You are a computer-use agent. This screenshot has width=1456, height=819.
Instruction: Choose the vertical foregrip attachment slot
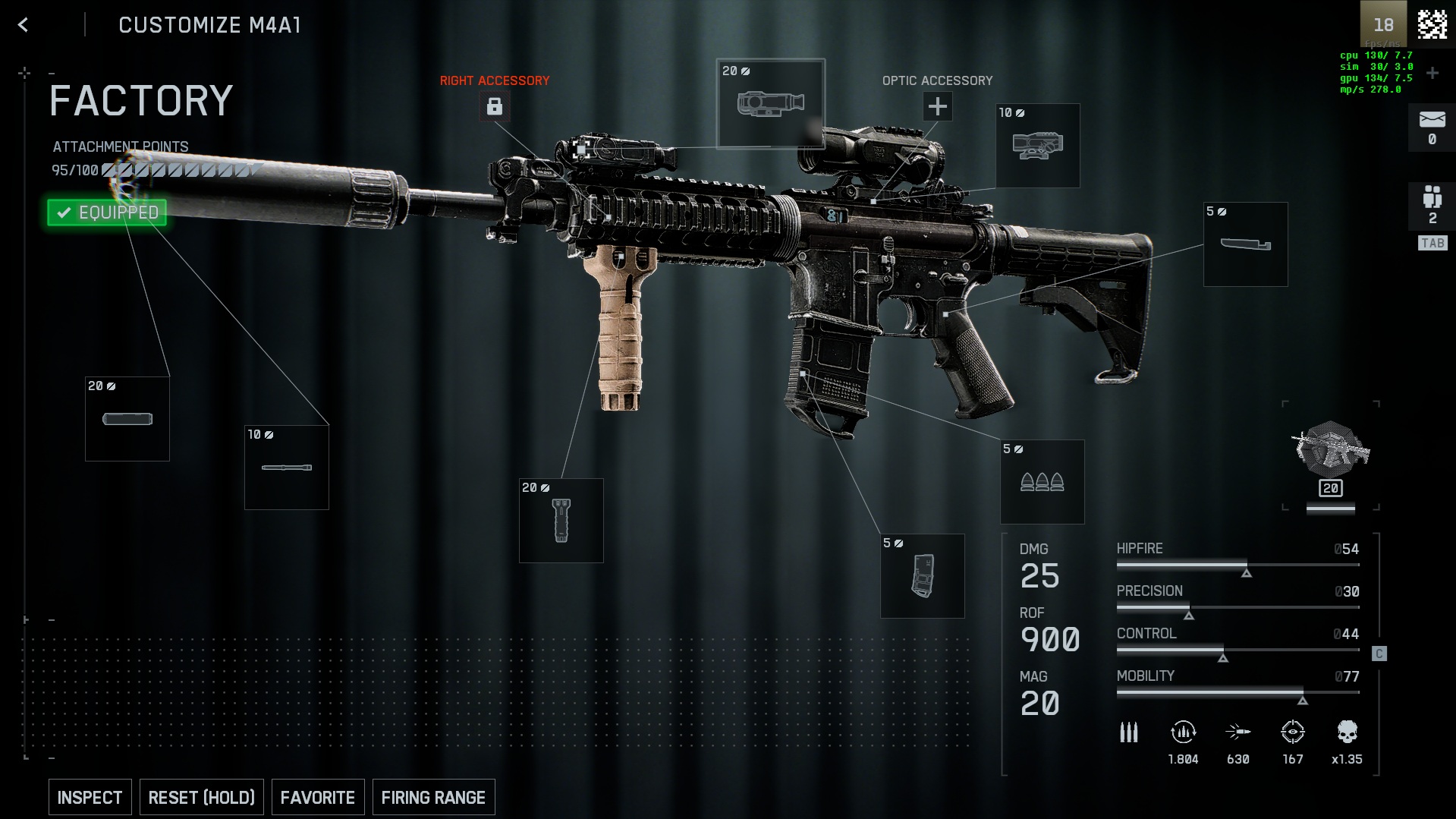click(x=561, y=521)
